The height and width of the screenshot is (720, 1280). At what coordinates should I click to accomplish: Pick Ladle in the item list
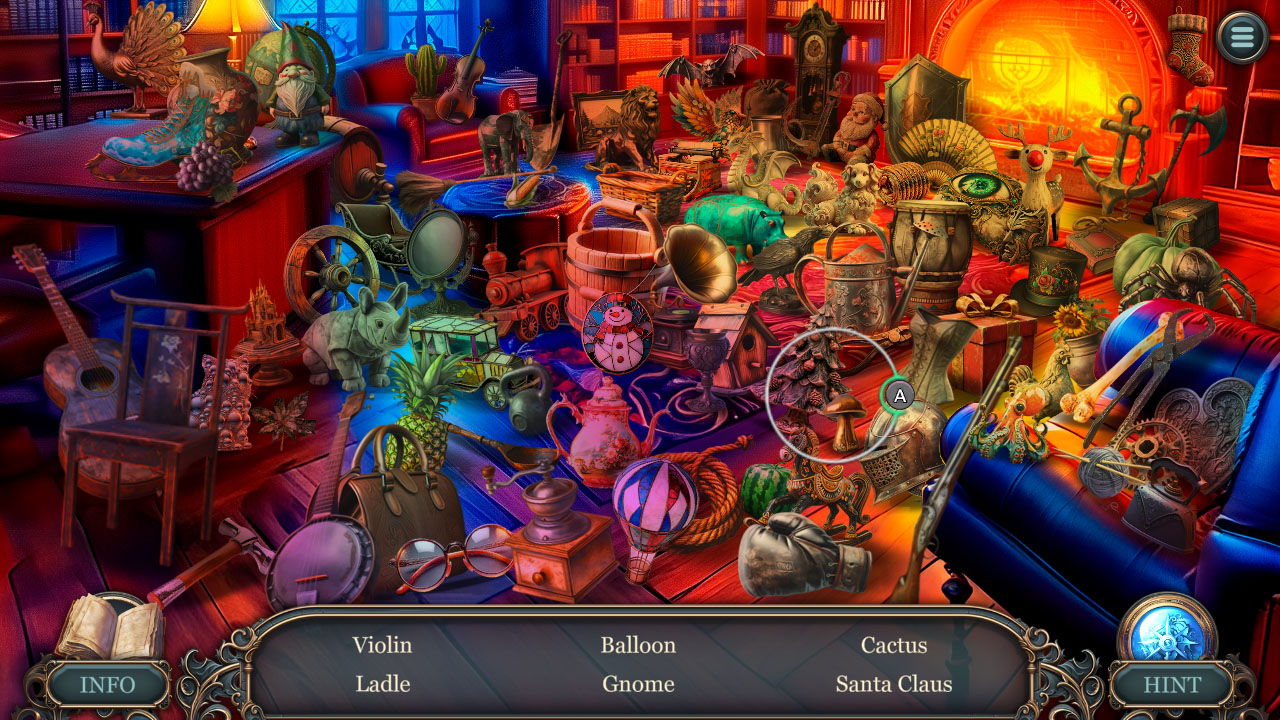pos(382,684)
